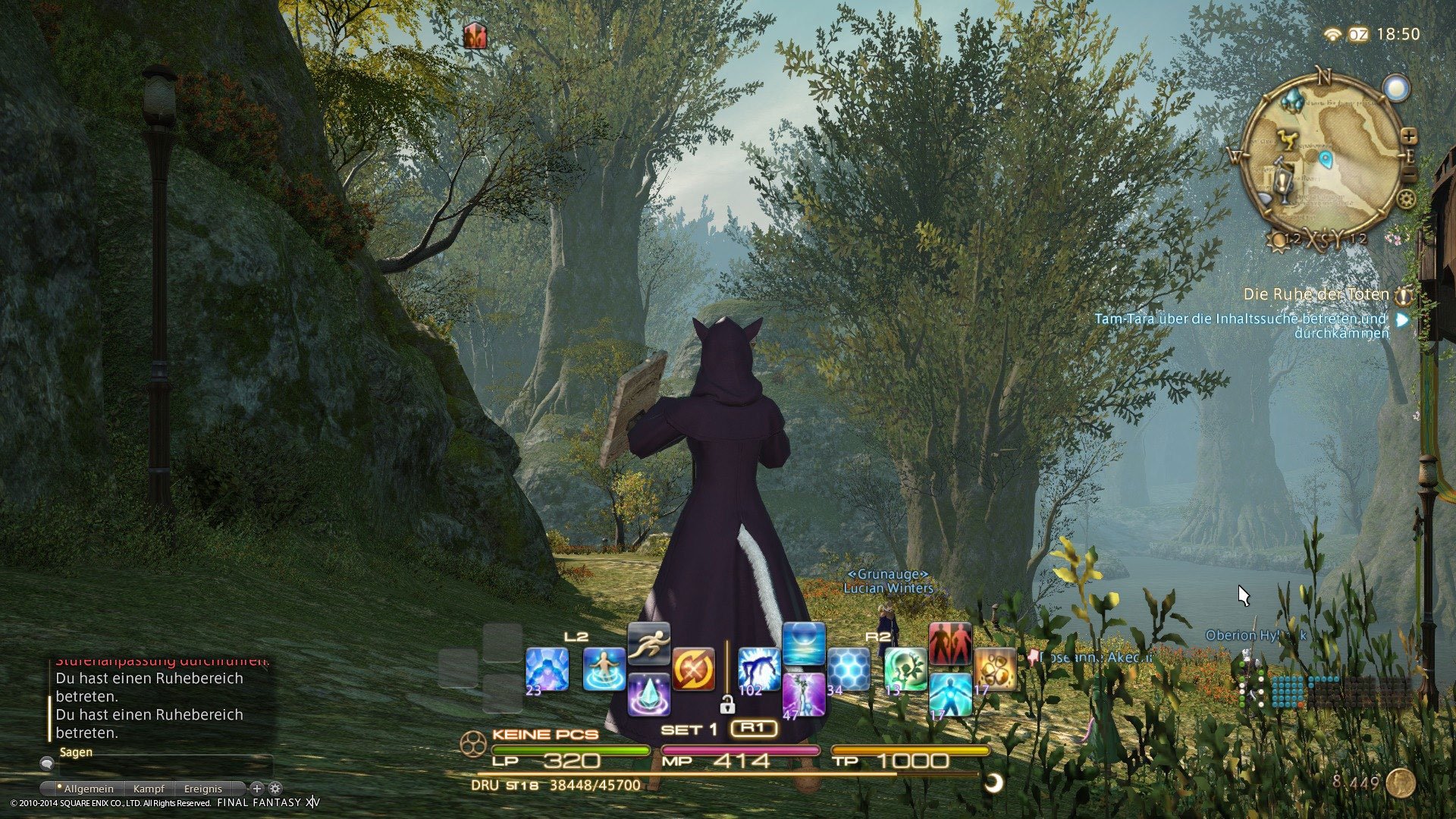Screen dimensions: 1456x819
Task: Add a new chat tab with the plus button
Action: click(x=257, y=789)
